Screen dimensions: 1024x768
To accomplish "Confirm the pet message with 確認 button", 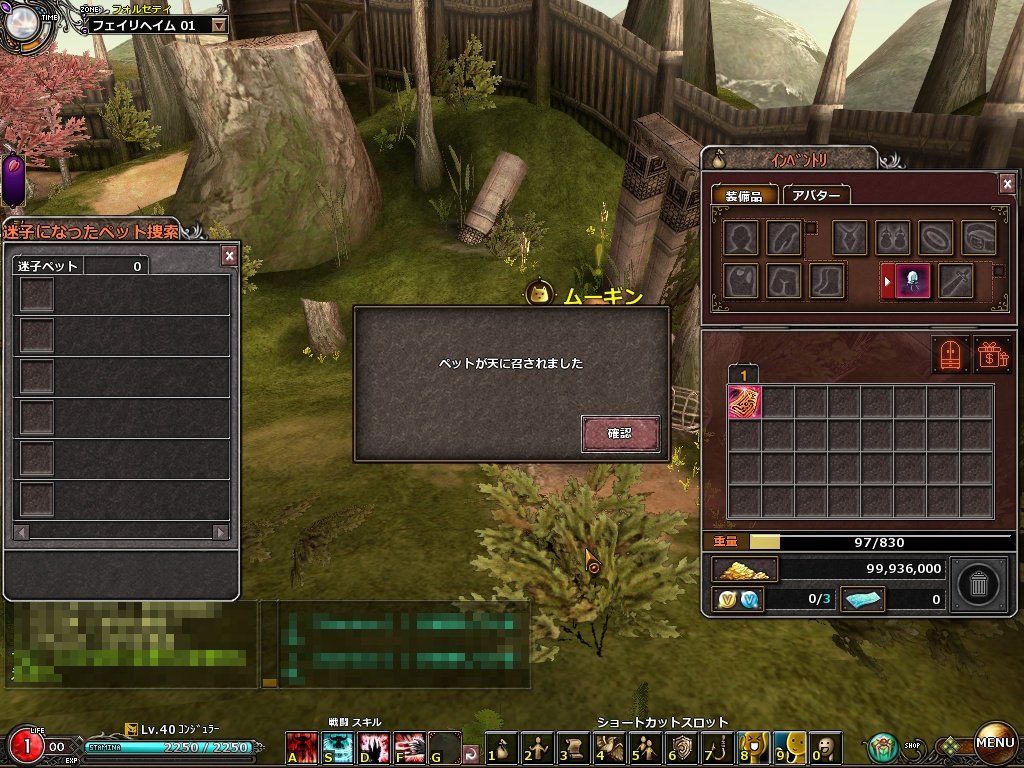I will [x=620, y=434].
